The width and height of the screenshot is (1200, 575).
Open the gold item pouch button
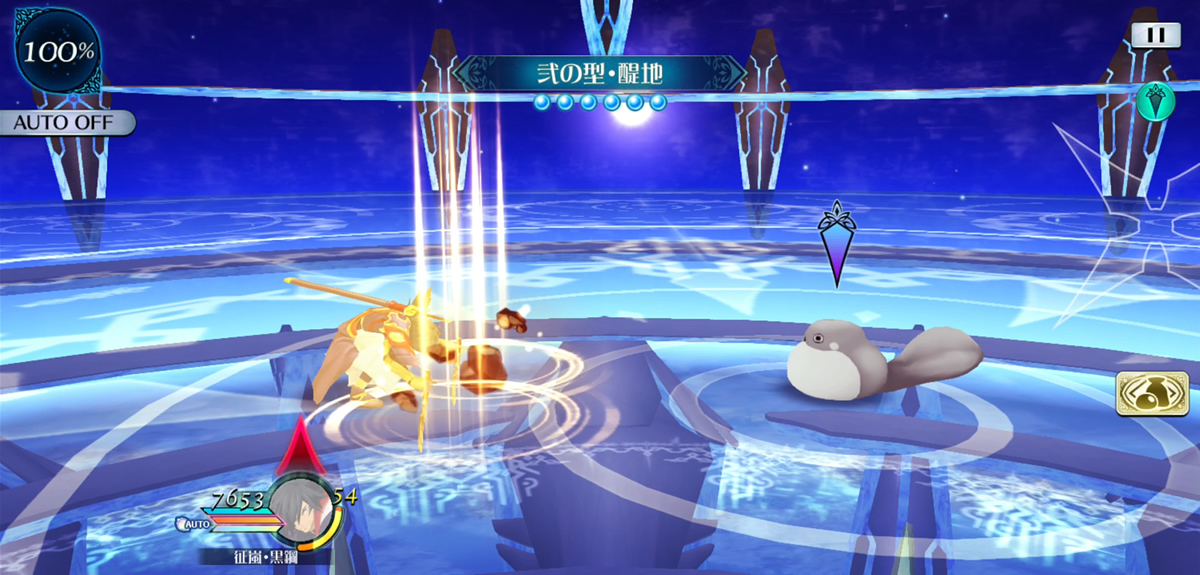tap(1145, 394)
